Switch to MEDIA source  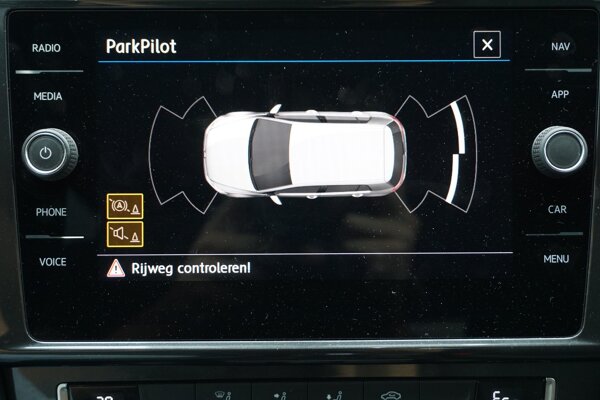point(47,97)
